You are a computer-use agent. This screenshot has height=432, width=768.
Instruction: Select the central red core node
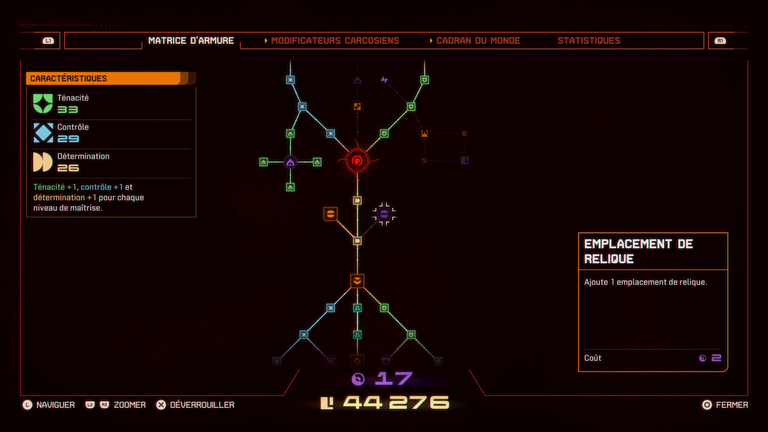click(x=357, y=160)
